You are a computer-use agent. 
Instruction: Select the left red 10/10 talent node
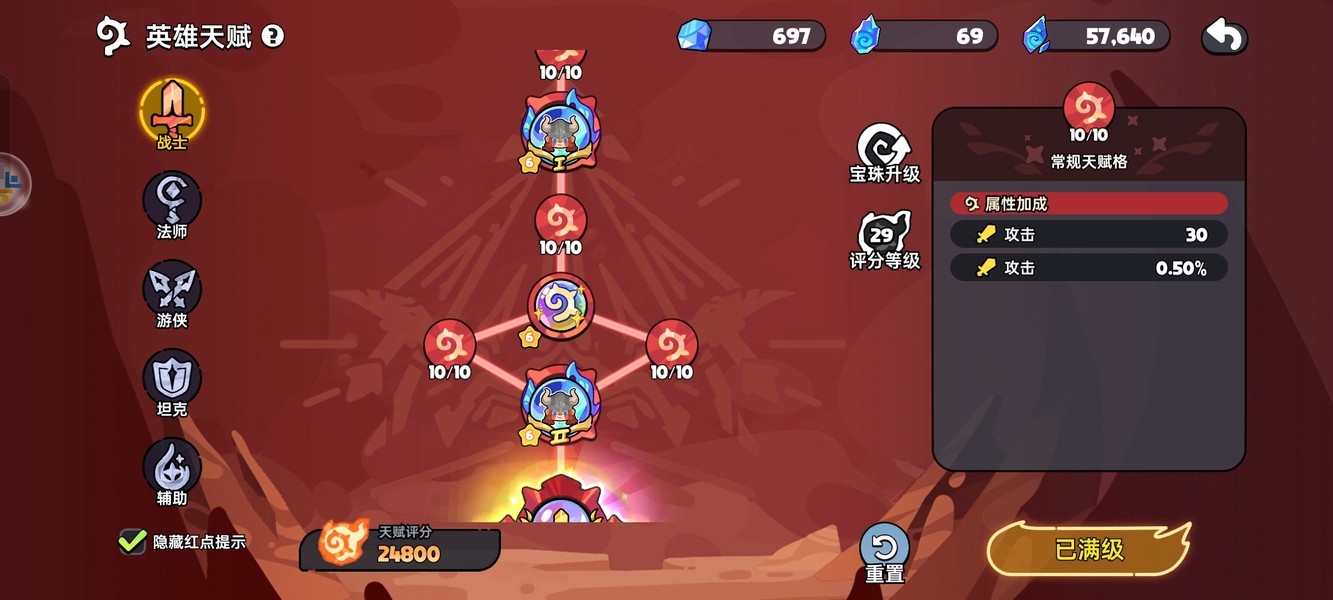tap(450, 345)
